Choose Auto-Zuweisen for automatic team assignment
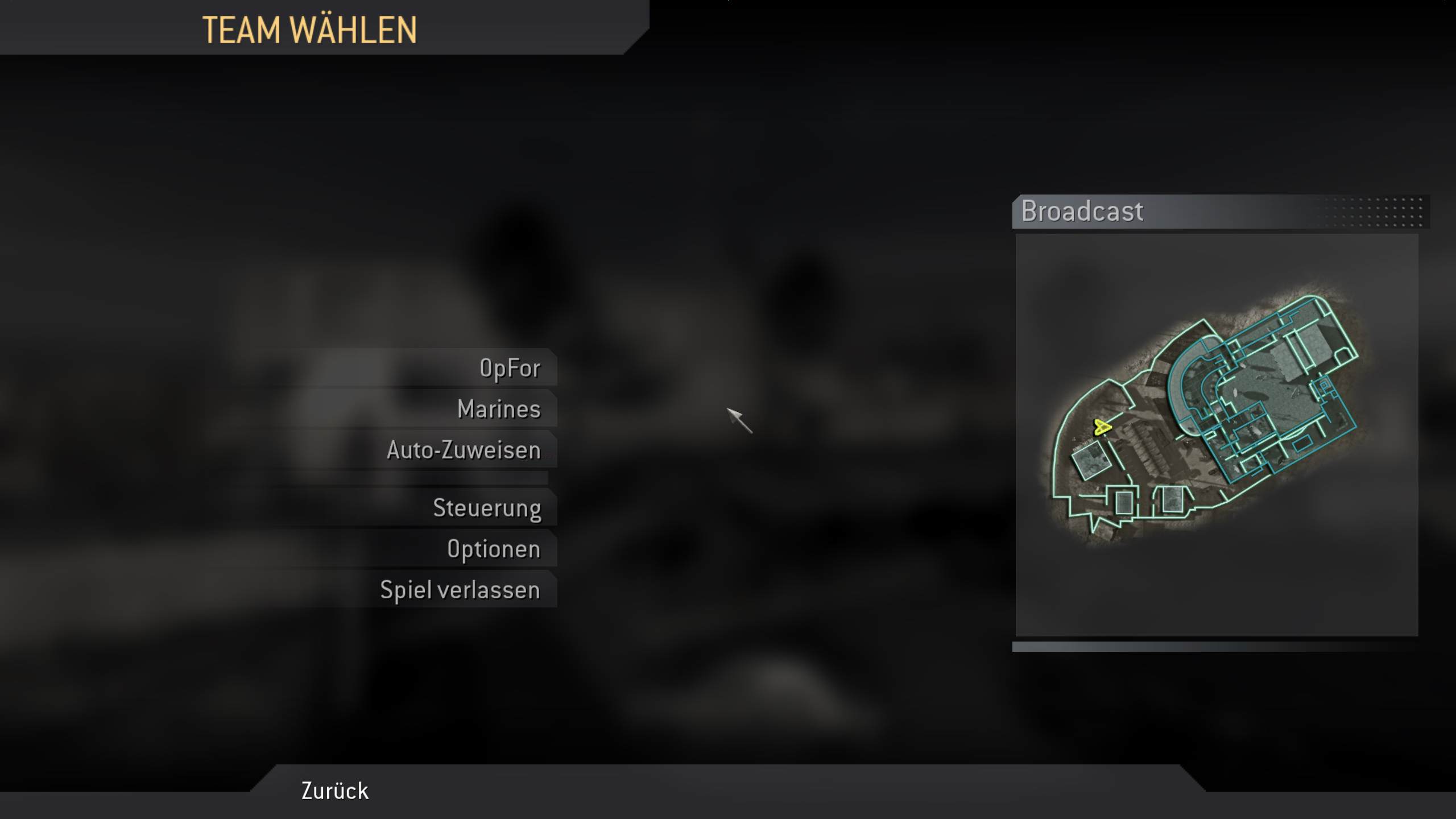The image size is (1456, 819). [464, 450]
